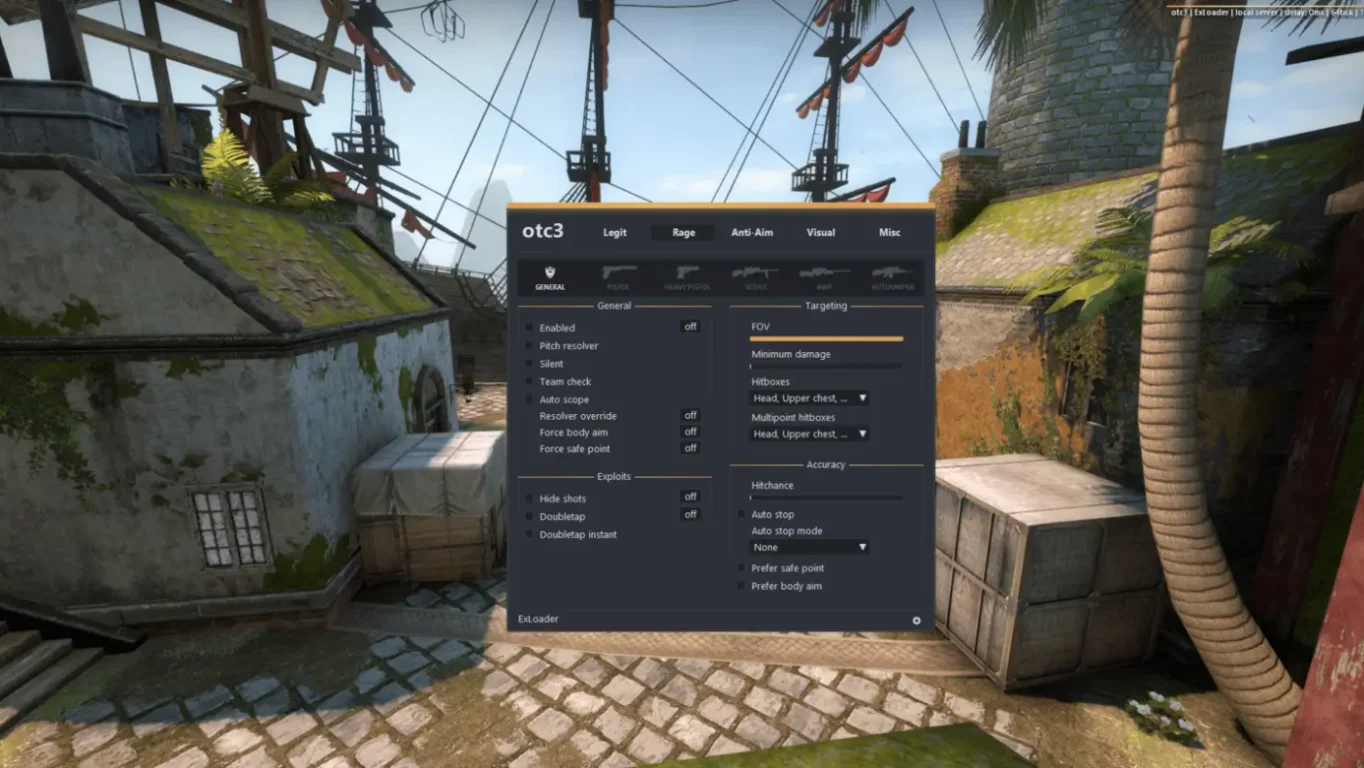Open the AWP weapon category
Screen dimensions: 1364x768
pos(824,277)
